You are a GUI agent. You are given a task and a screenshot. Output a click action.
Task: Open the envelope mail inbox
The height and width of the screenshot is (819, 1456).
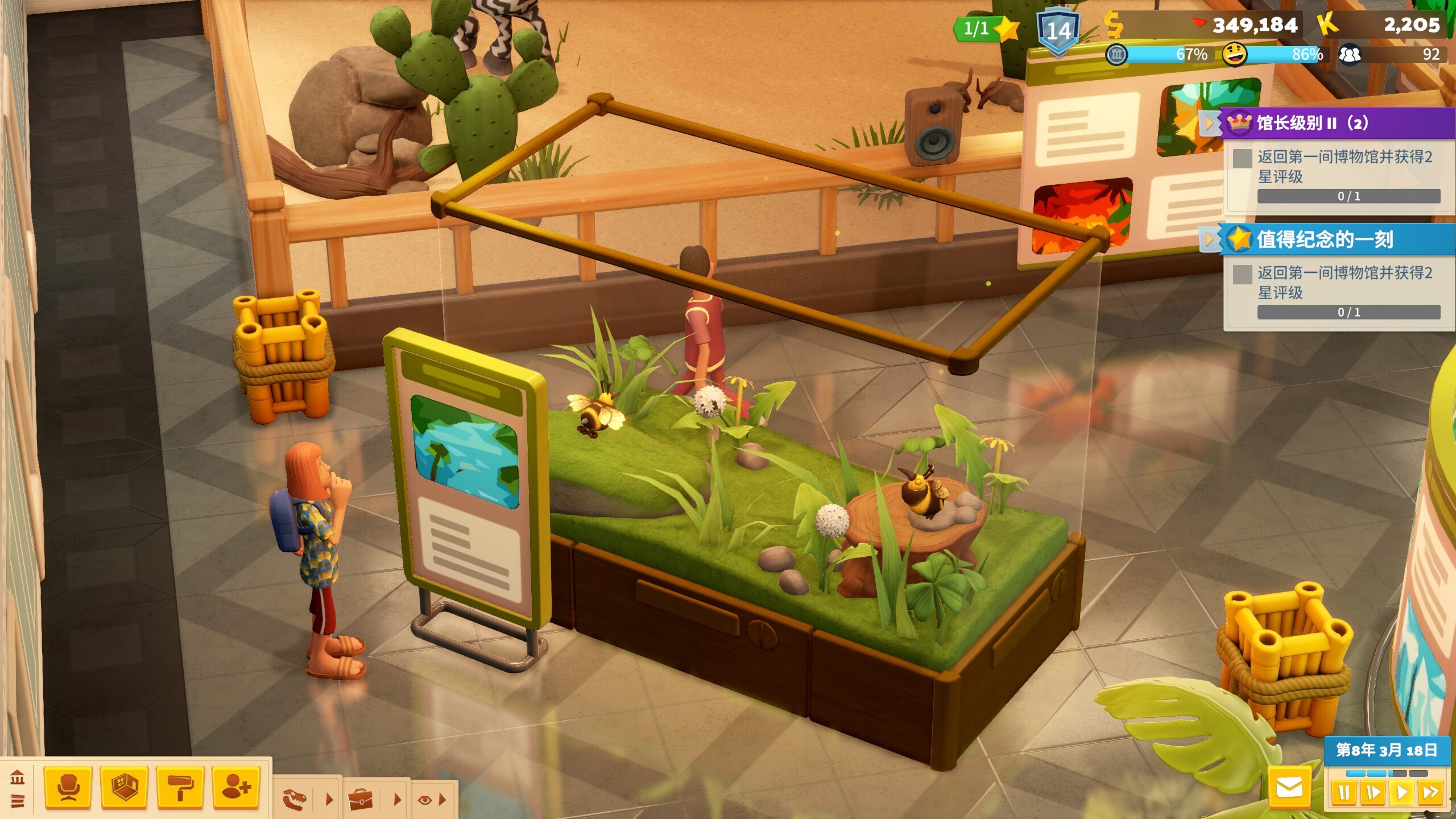coord(1289,788)
